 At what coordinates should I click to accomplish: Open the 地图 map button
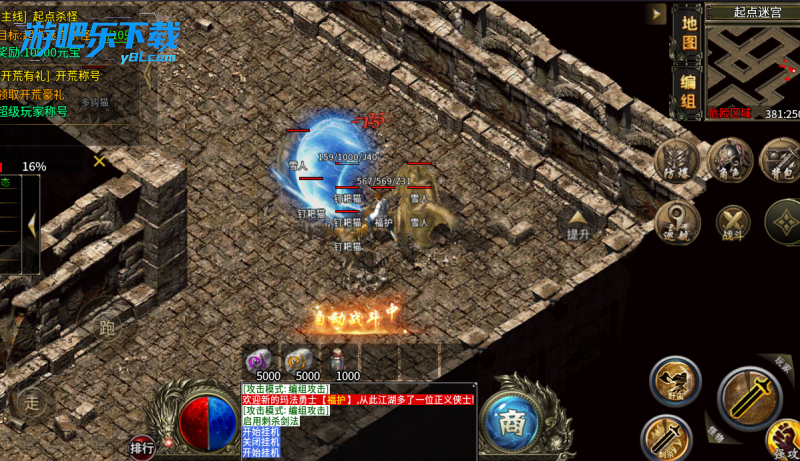tap(688, 30)
